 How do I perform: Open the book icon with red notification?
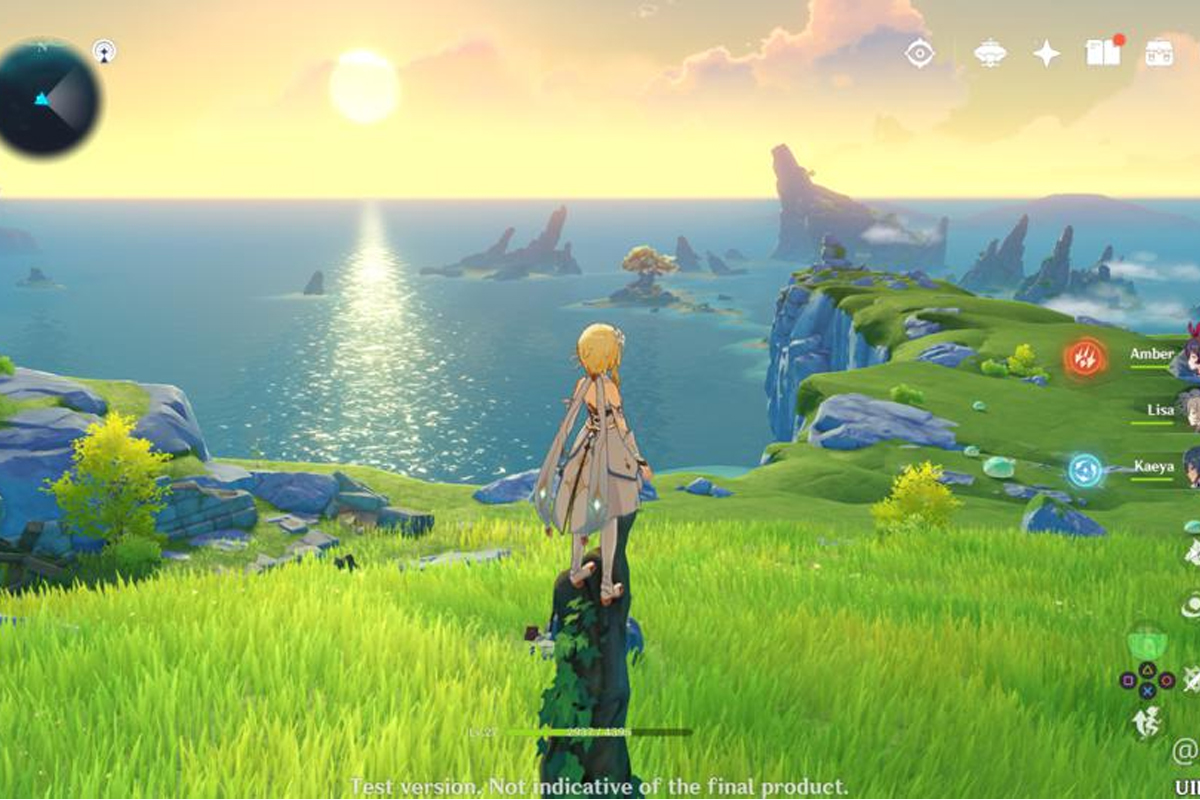[x=1103, y=53]
